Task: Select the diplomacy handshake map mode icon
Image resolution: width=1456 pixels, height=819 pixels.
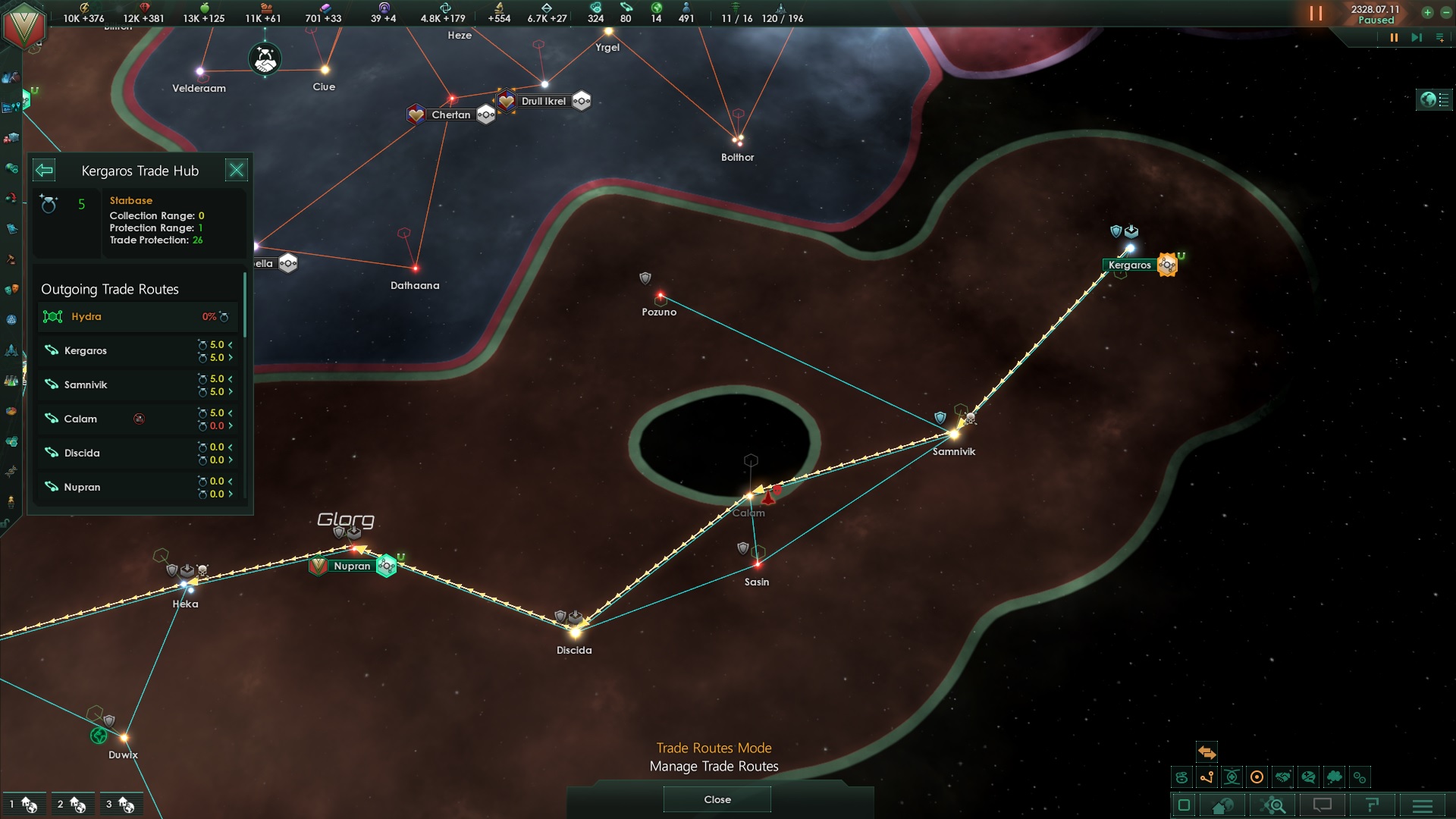Action: pyautogui.click(x=1283, y=777)
